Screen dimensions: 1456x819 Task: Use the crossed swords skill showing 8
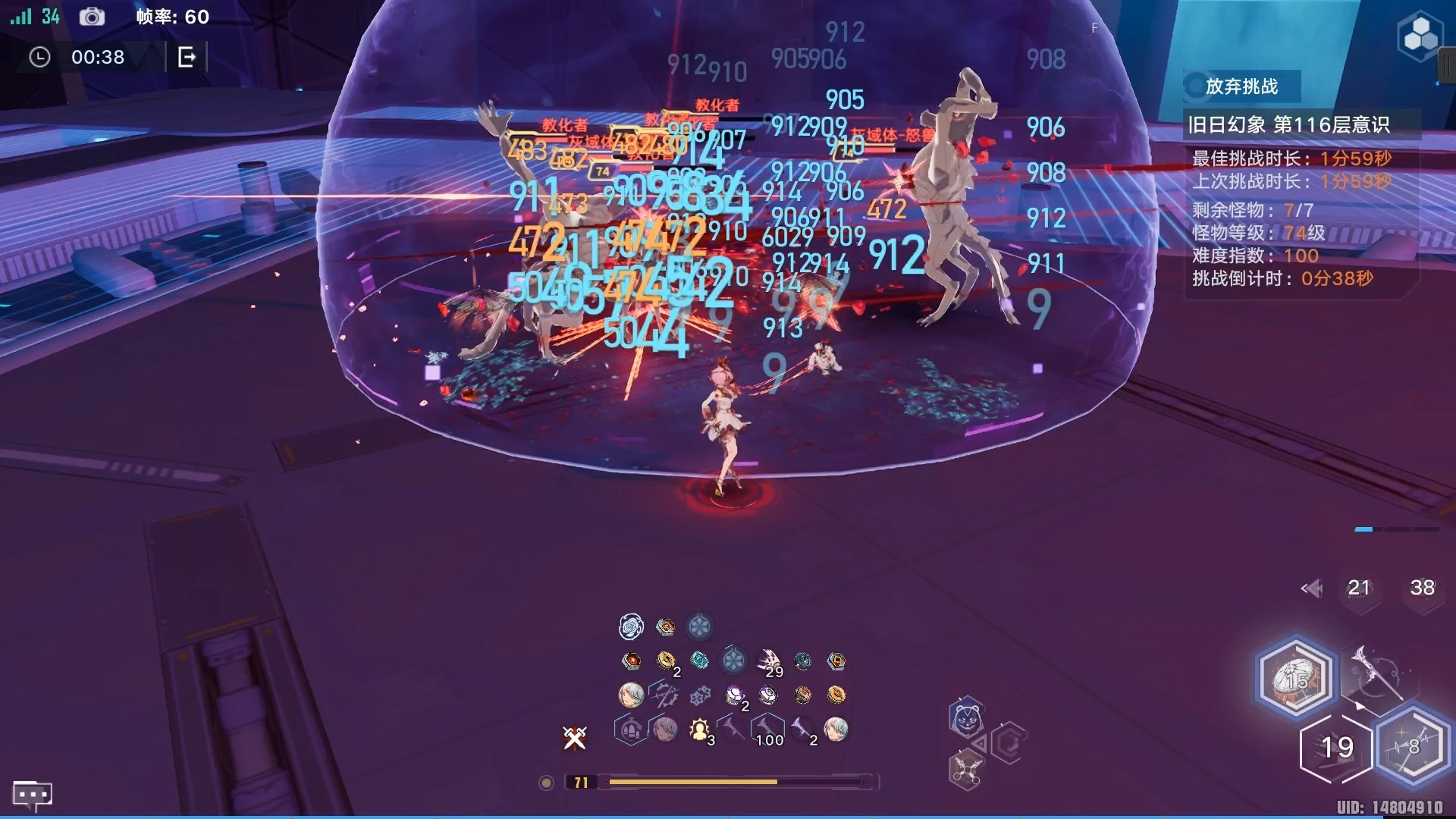[x=1411, y=747]
